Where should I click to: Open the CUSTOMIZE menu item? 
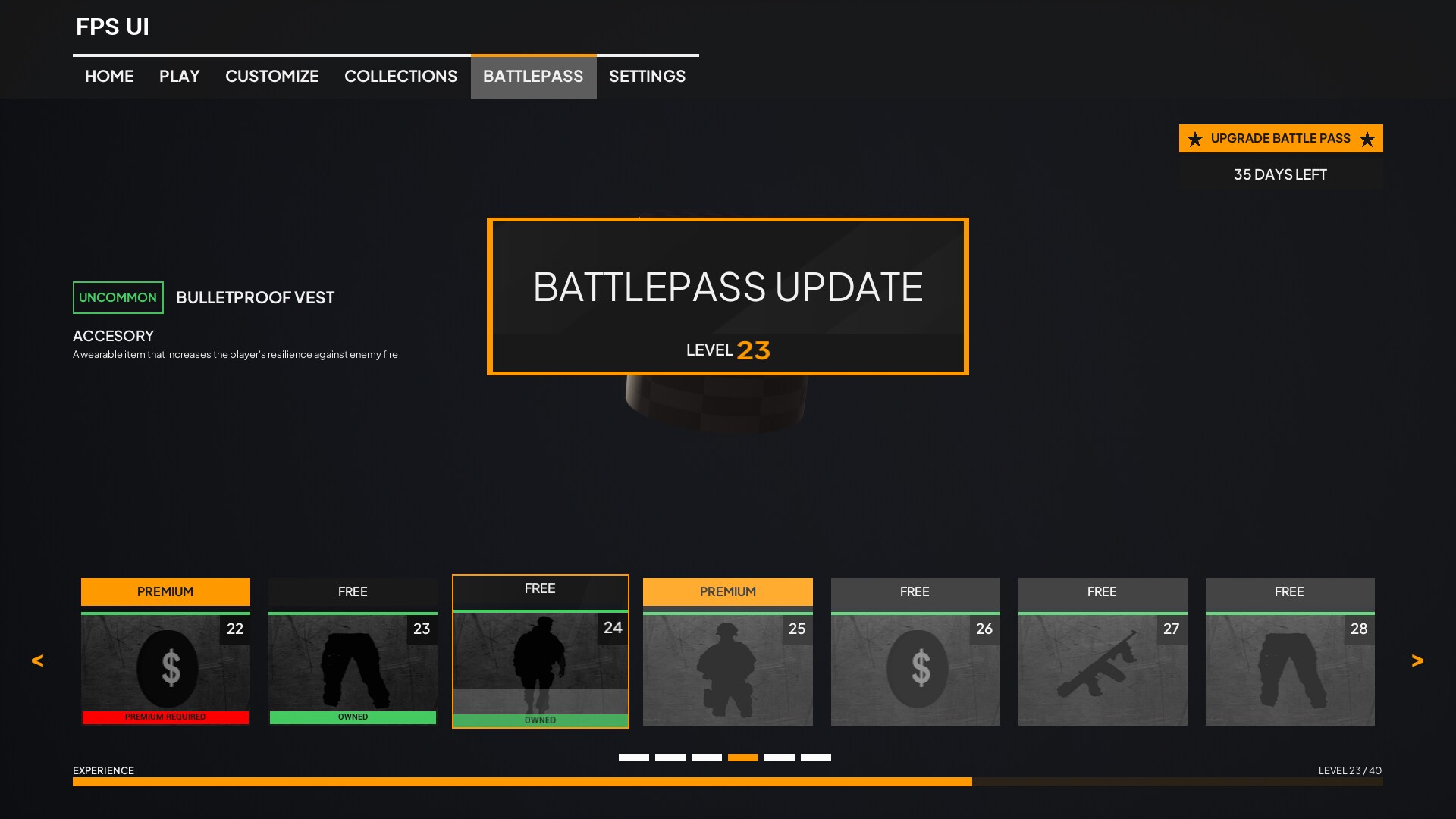tap(271, 76)
